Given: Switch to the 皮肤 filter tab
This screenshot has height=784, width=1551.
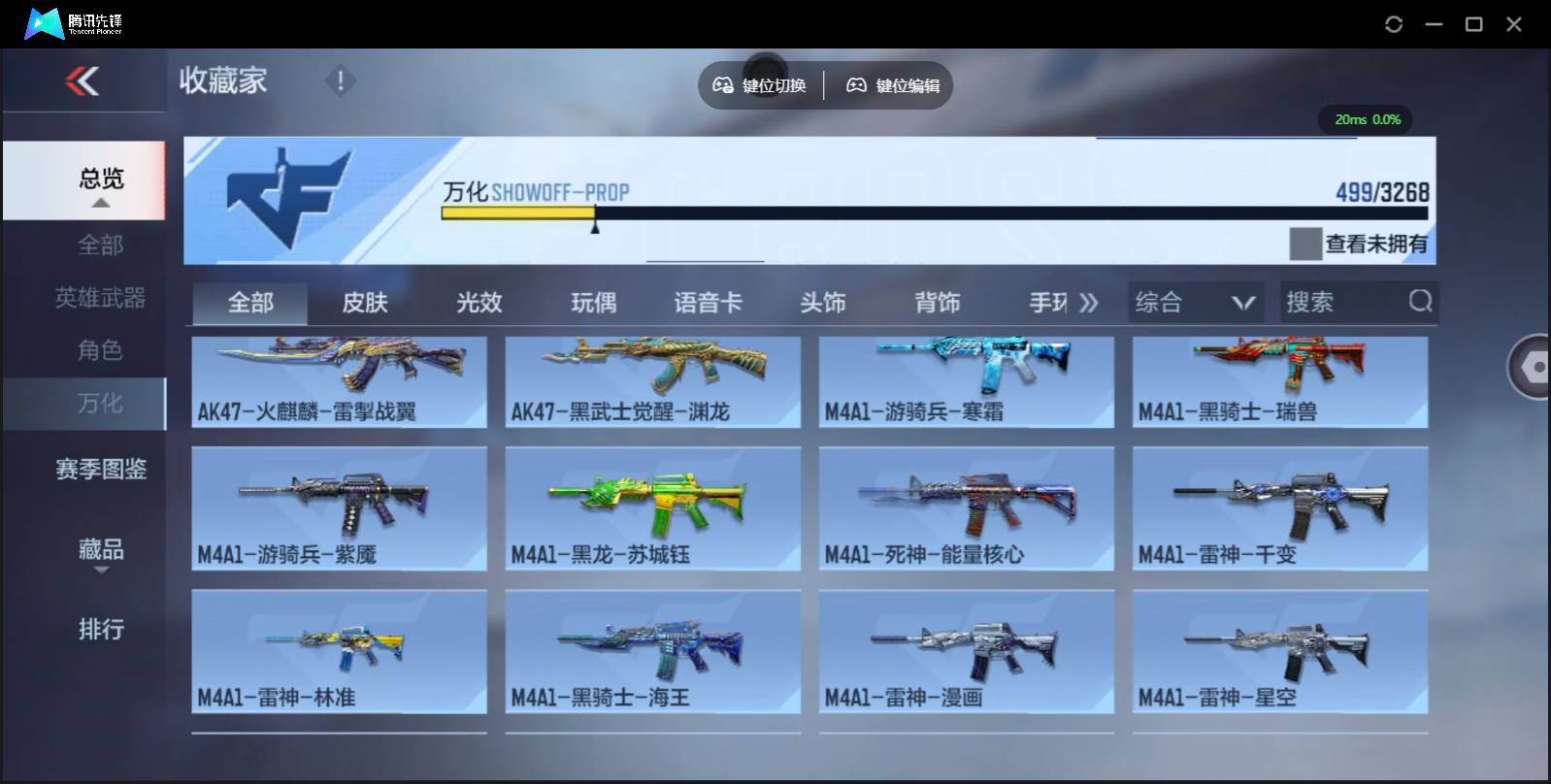Looking at the screenshot, I should (x=365, y=302).
